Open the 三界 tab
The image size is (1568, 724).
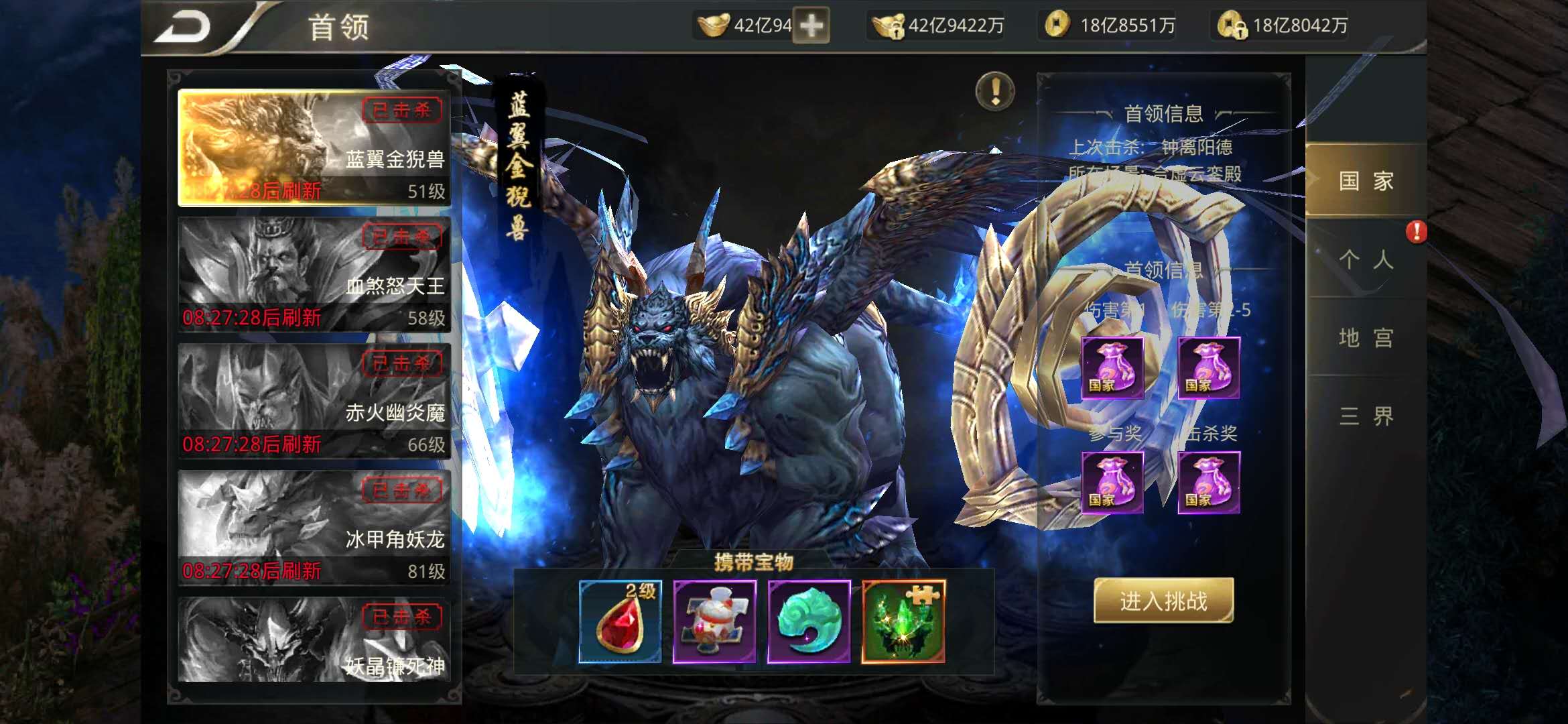(1366, 416)
